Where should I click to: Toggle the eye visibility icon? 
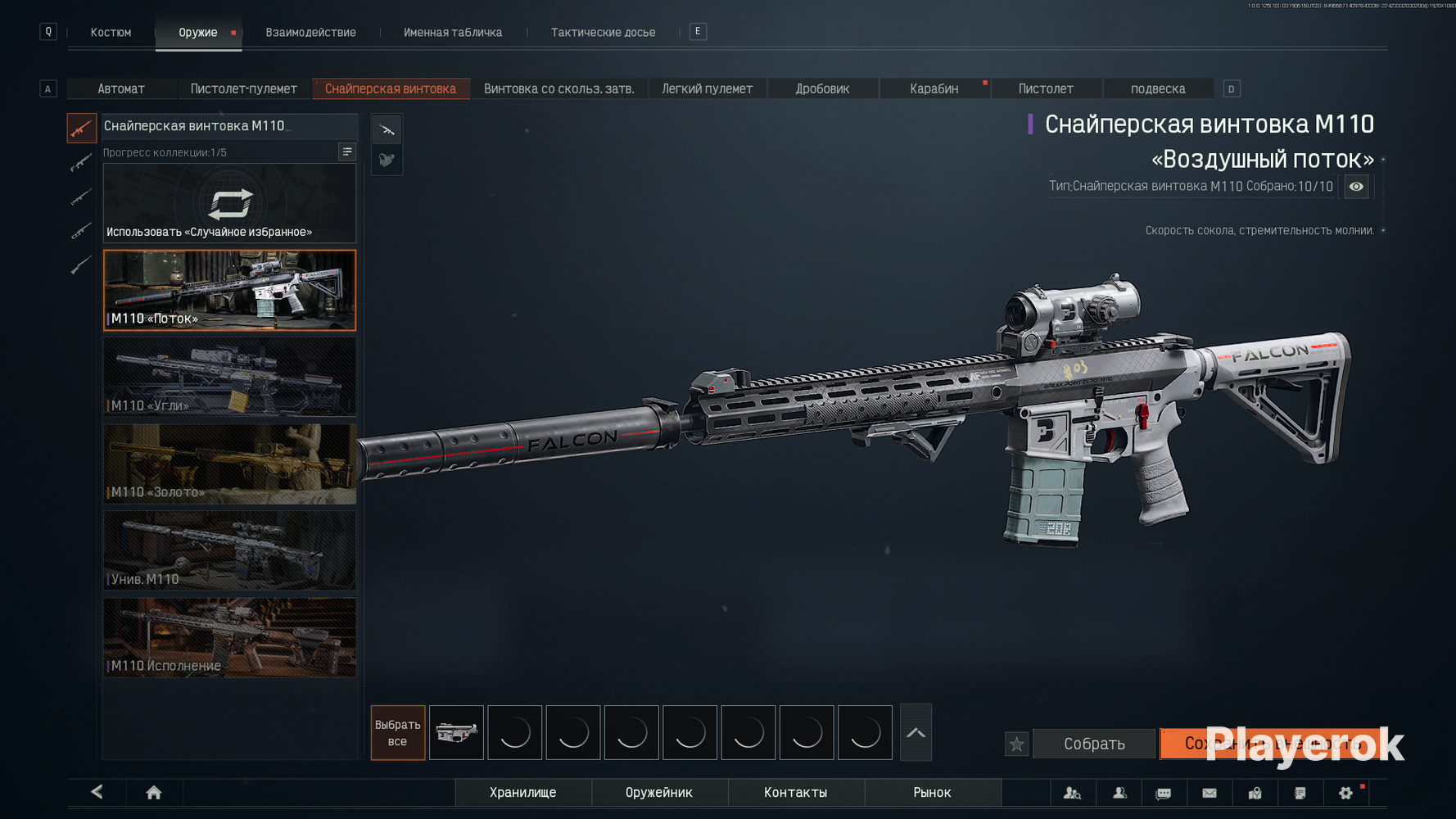[x=1356, y=187]
